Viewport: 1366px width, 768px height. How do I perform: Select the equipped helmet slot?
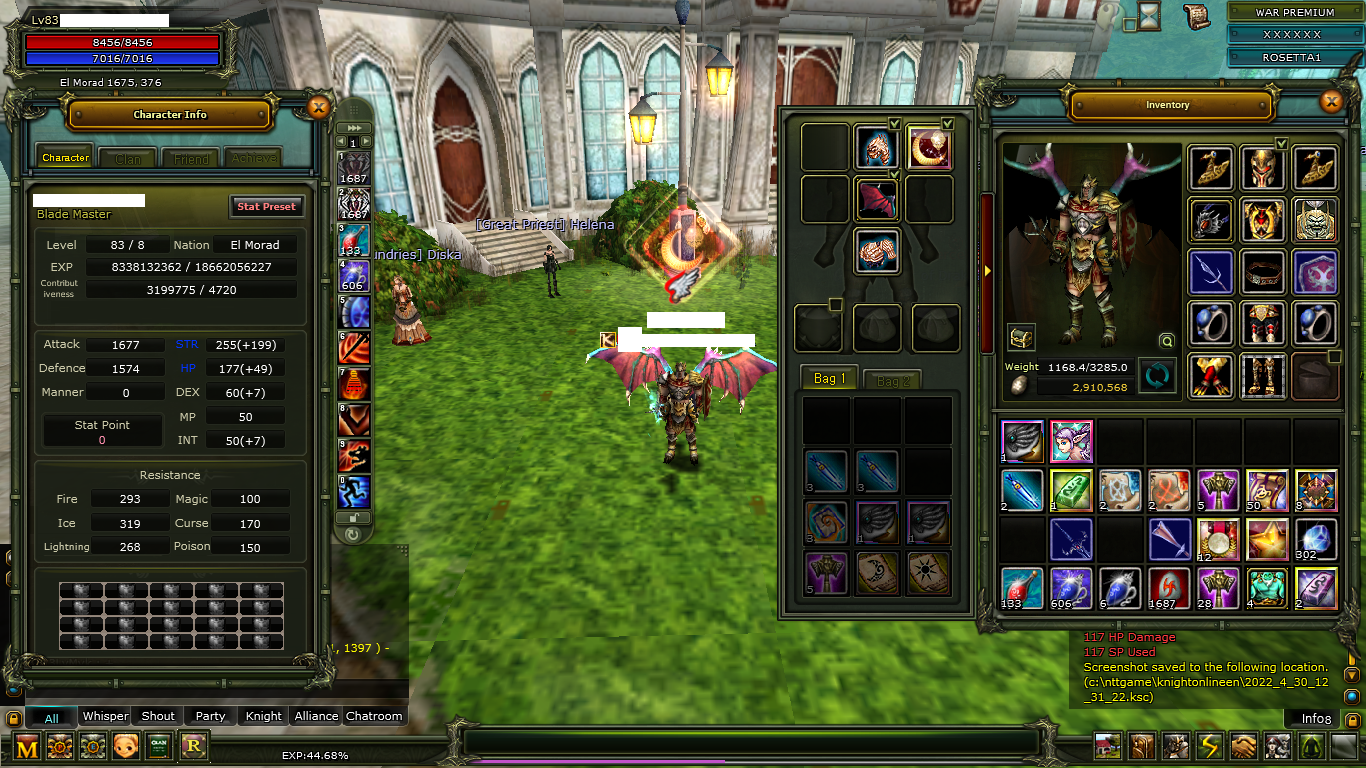pyautogui.click(x=1262, y=168)
